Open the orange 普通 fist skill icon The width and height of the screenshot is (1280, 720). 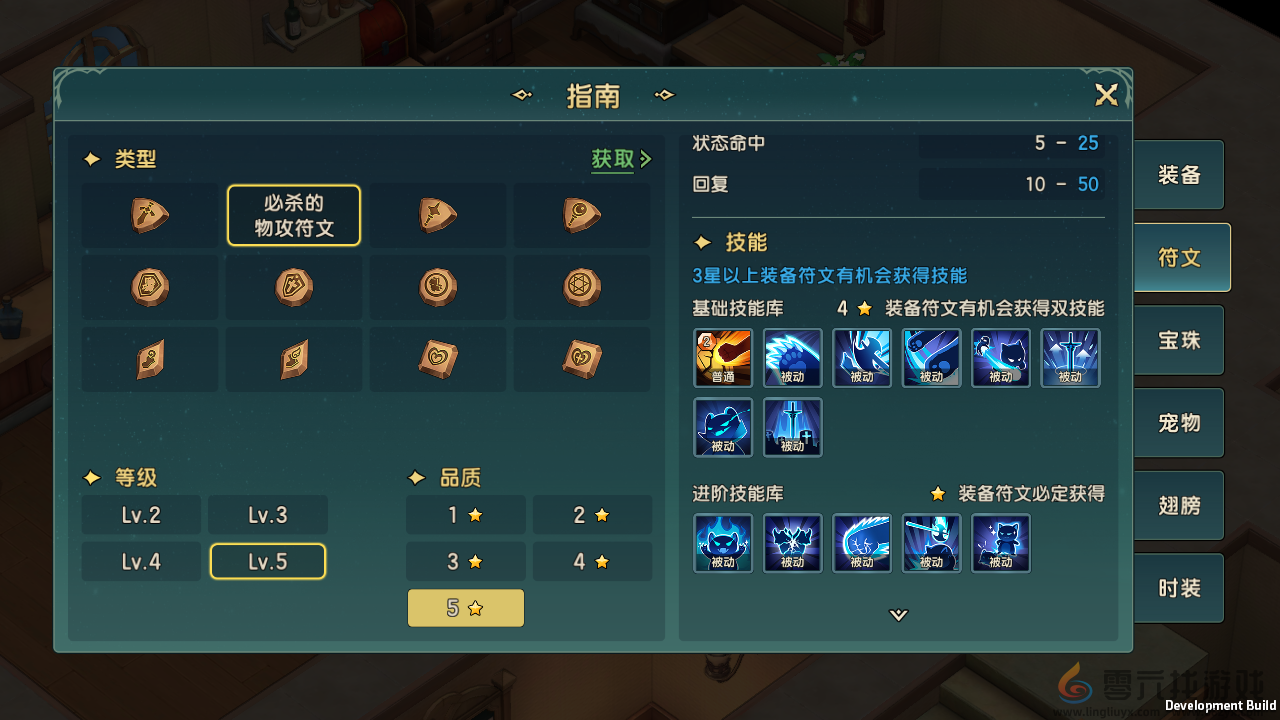723,358
